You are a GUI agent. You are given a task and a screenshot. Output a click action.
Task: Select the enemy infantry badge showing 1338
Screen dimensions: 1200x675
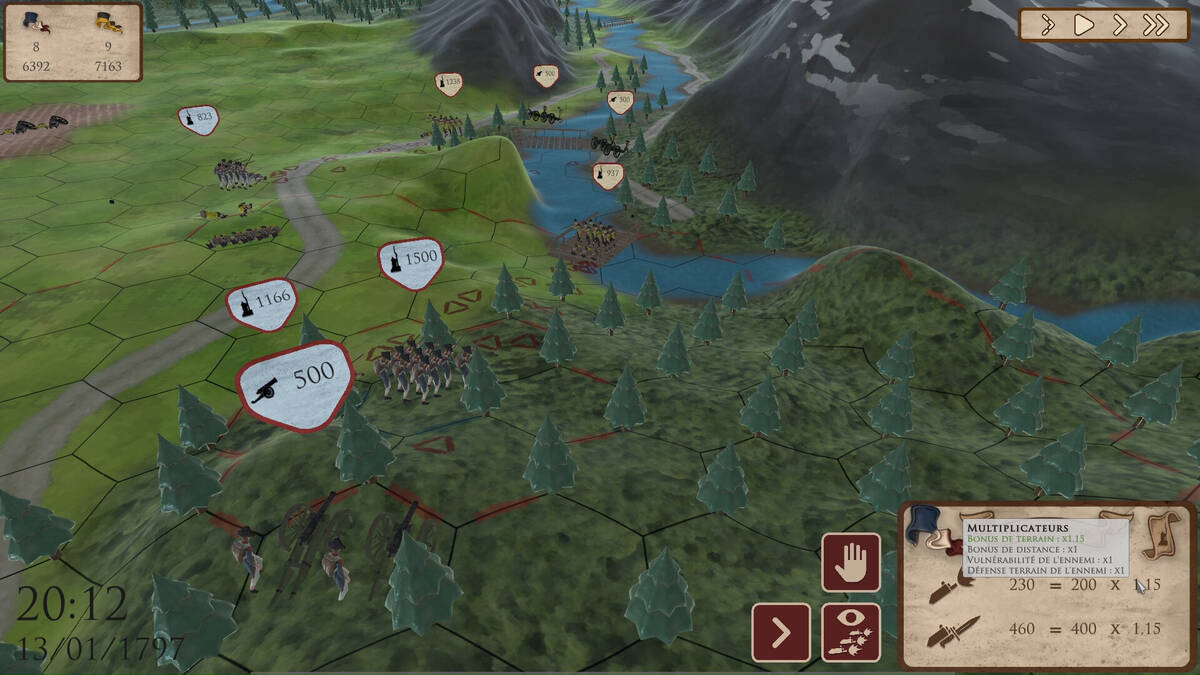point(449,82)
